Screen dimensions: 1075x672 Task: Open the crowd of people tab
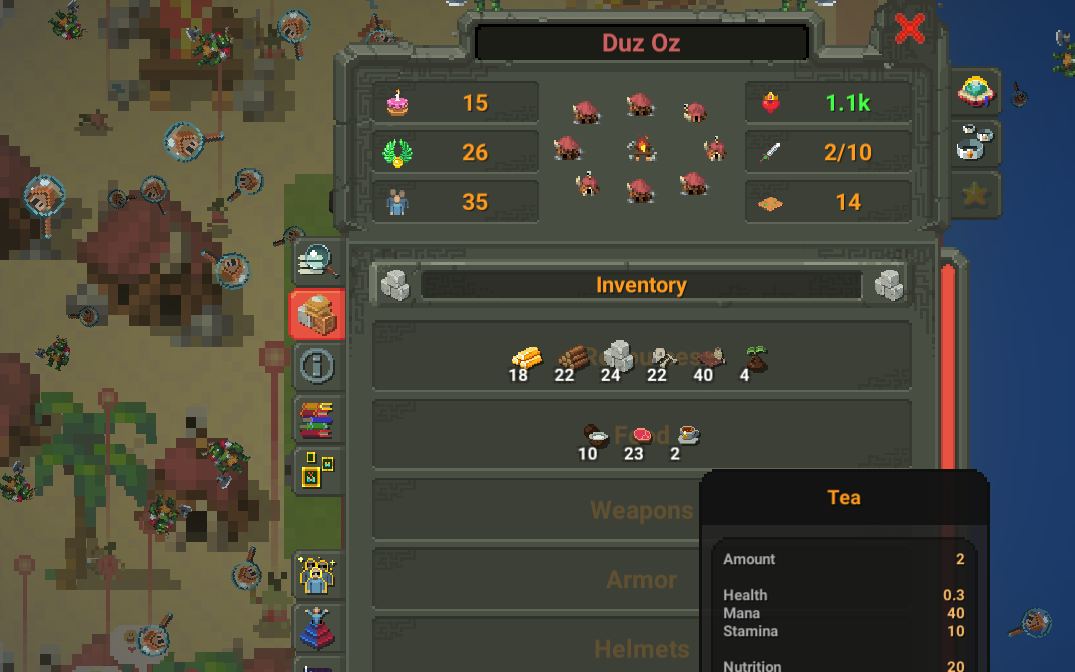(x=318, y=576)
